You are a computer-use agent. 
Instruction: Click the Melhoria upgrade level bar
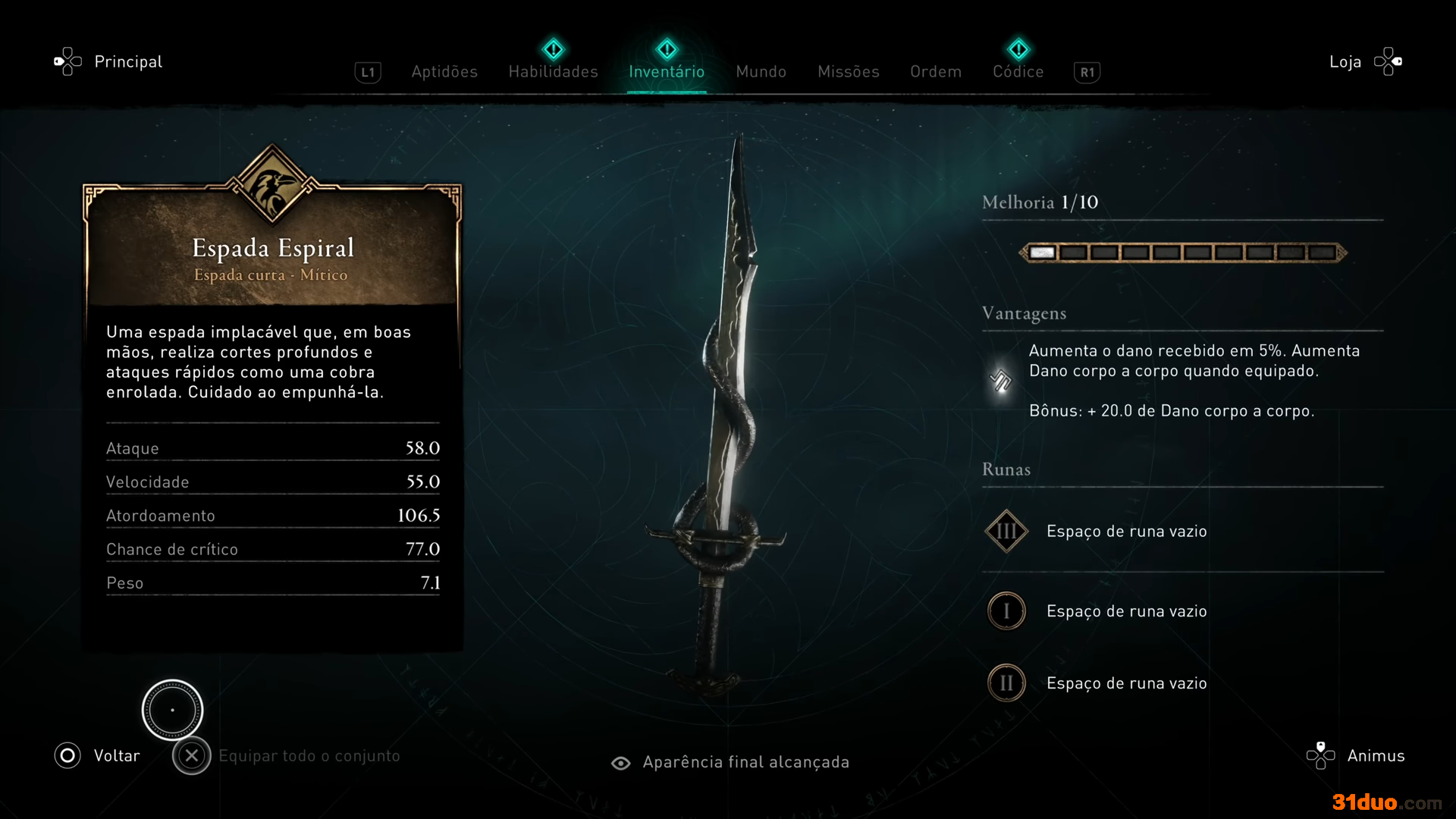pos(1182,253)
